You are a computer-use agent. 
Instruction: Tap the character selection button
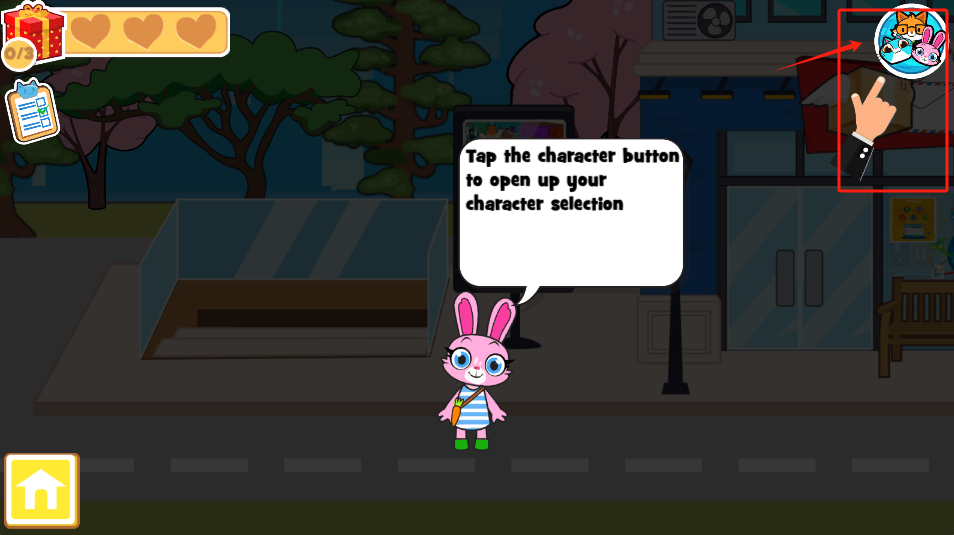coord(910,42)
